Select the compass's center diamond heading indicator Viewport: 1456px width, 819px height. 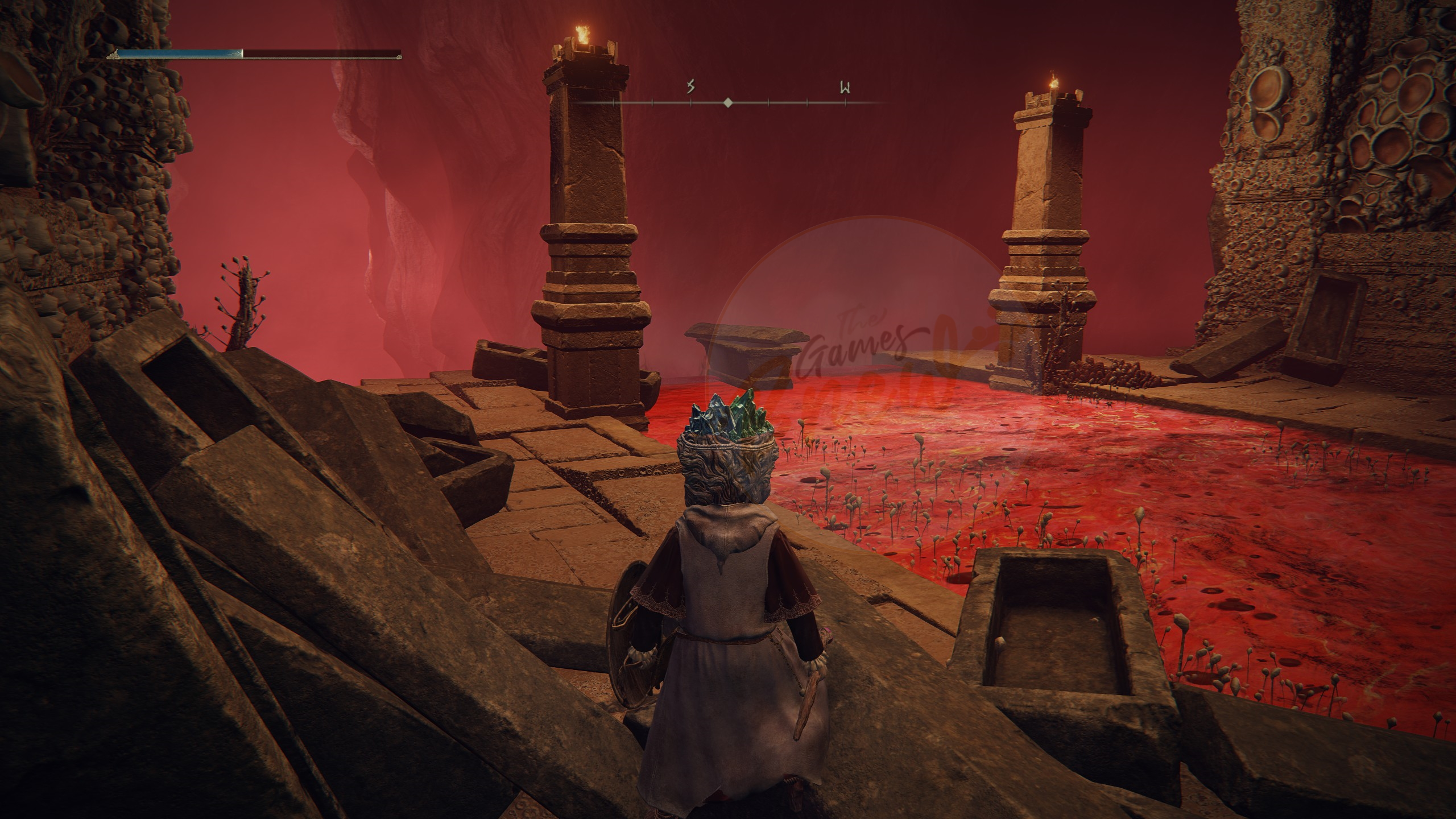click(x=727, y=103)
